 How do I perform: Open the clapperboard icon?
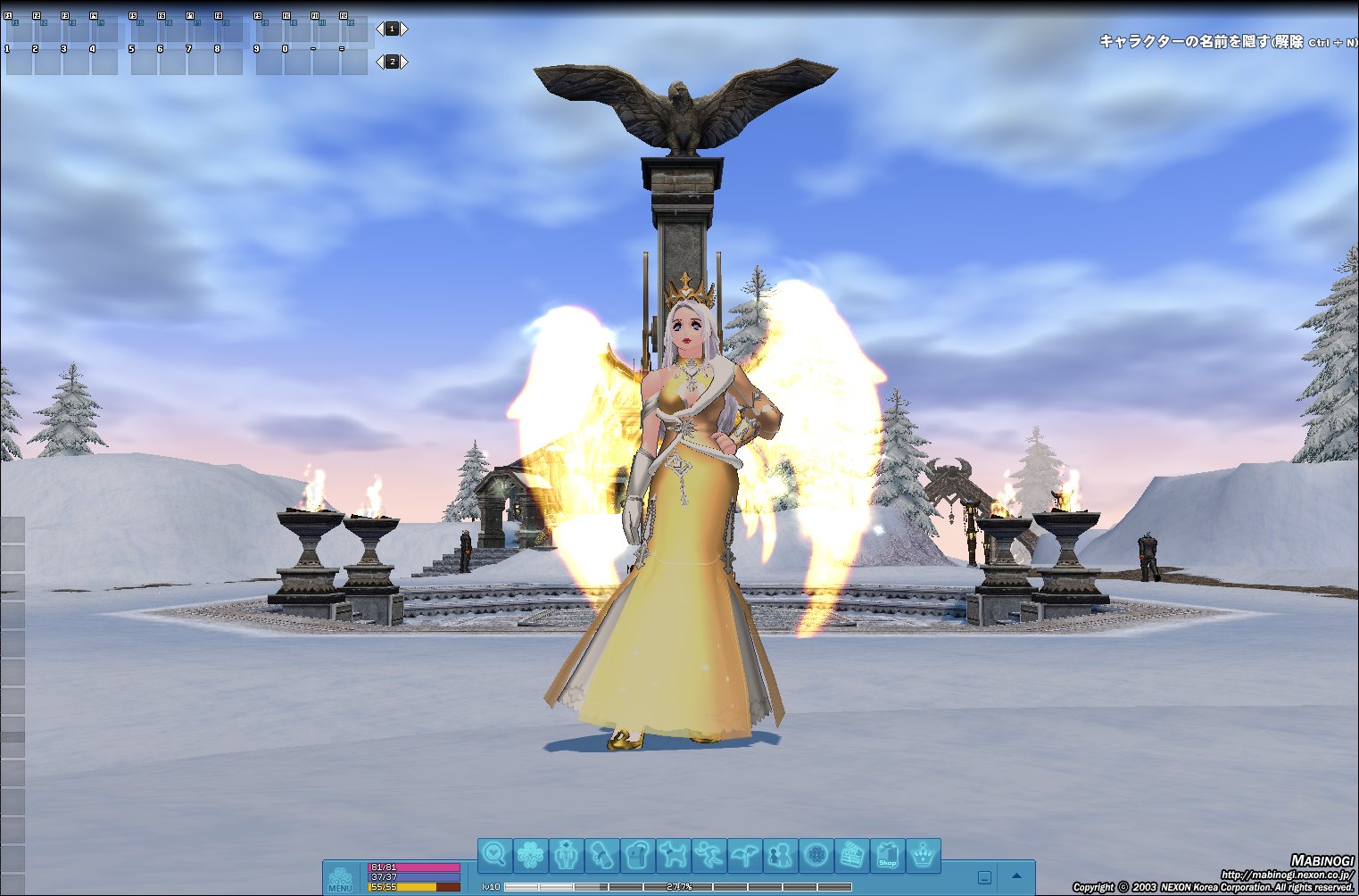coord(851,855)
